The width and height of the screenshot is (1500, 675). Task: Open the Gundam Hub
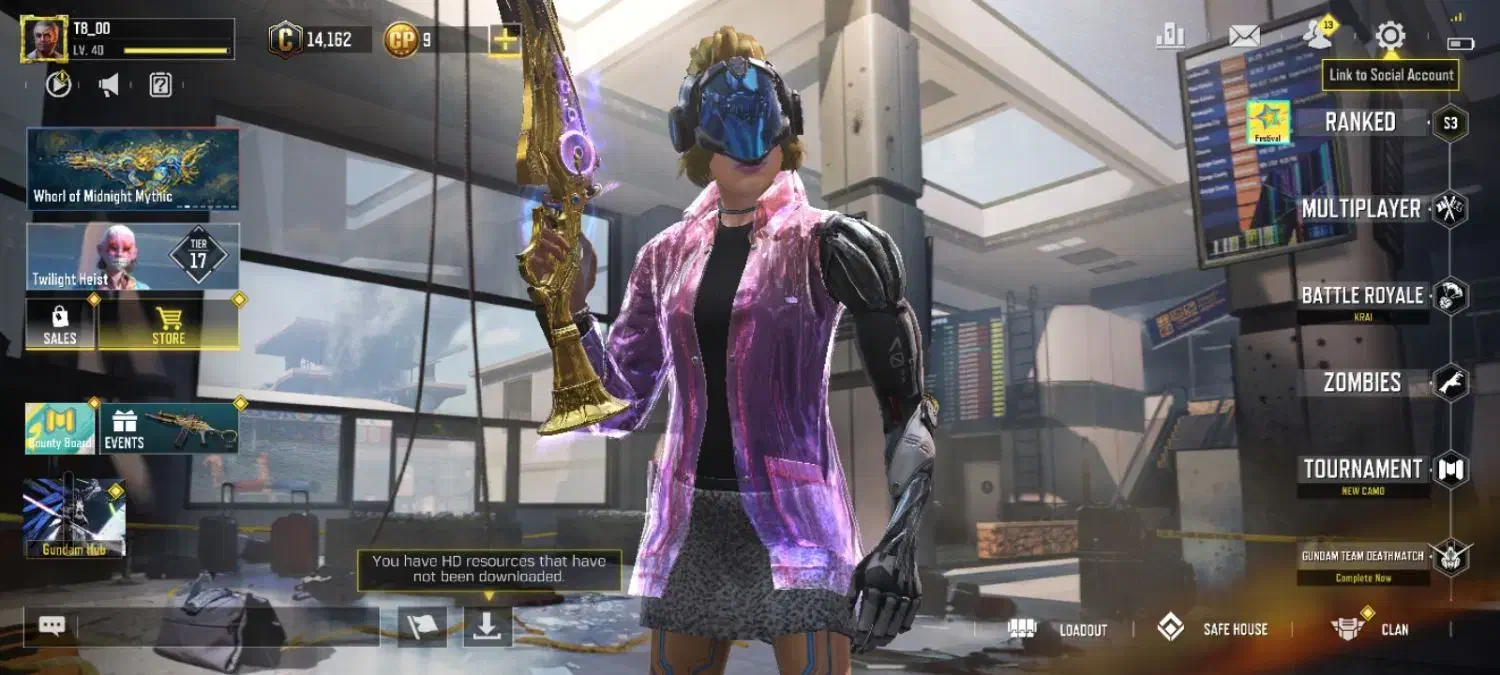coord(74,517)
